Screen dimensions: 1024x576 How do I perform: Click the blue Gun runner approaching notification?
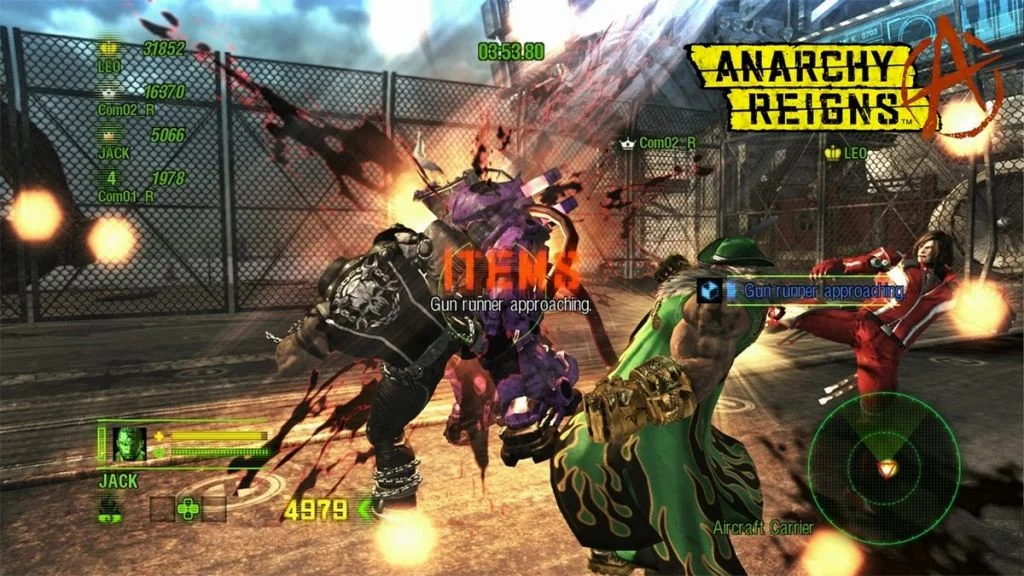pyautogui.click(x=803, y=291)
